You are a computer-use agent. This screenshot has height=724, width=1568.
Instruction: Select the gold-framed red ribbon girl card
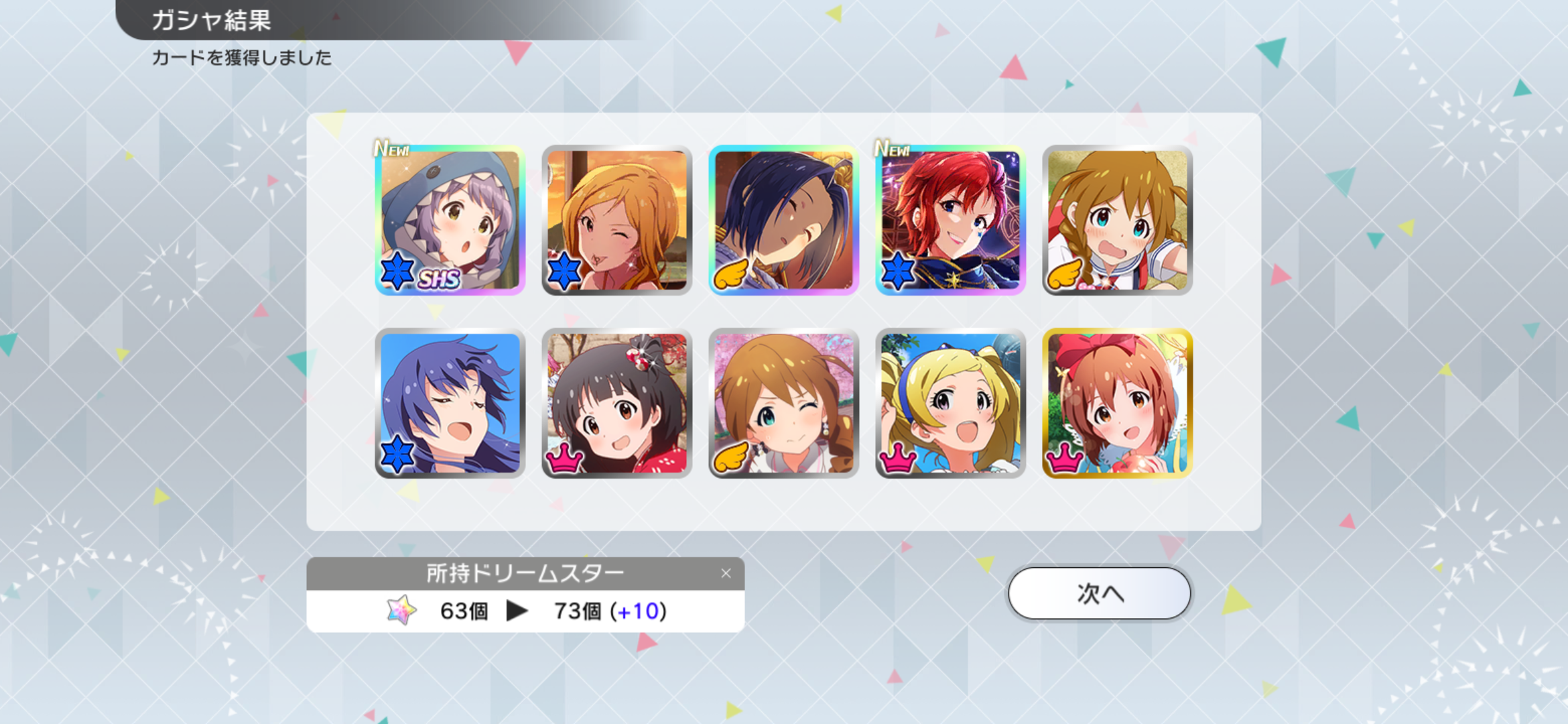(x=1117, y=403)
